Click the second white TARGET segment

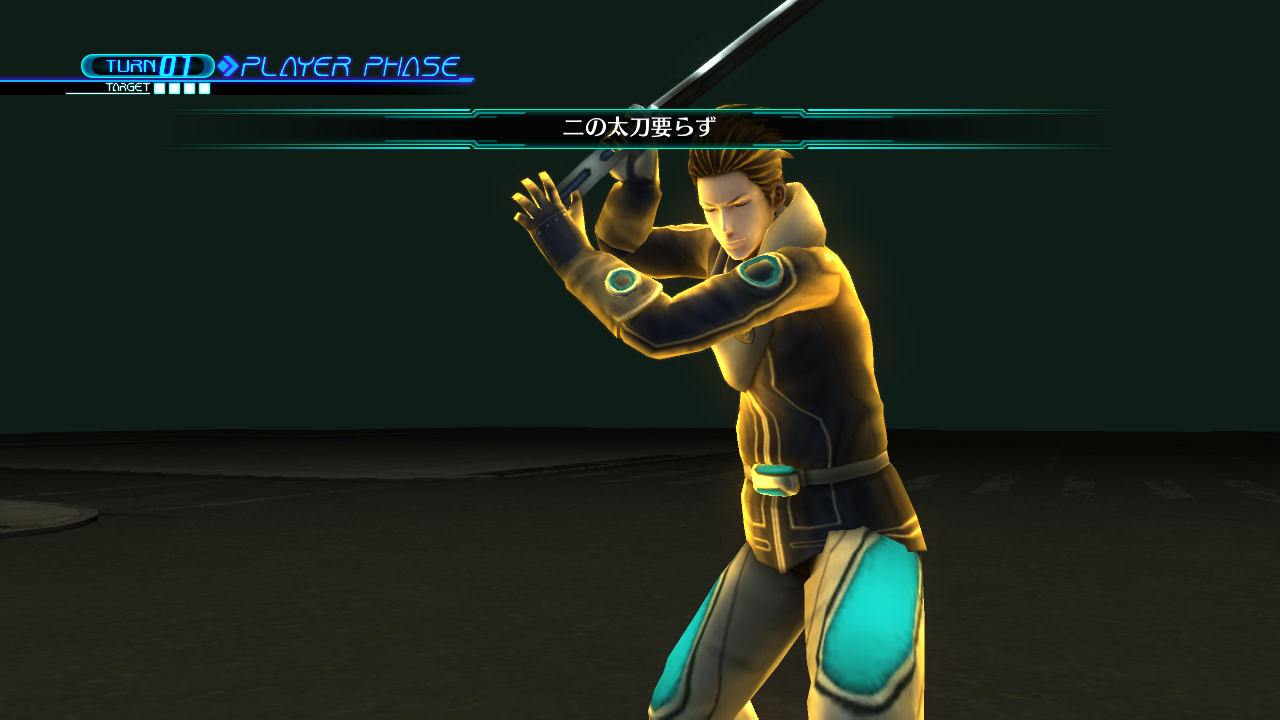(x=174, y=88)
